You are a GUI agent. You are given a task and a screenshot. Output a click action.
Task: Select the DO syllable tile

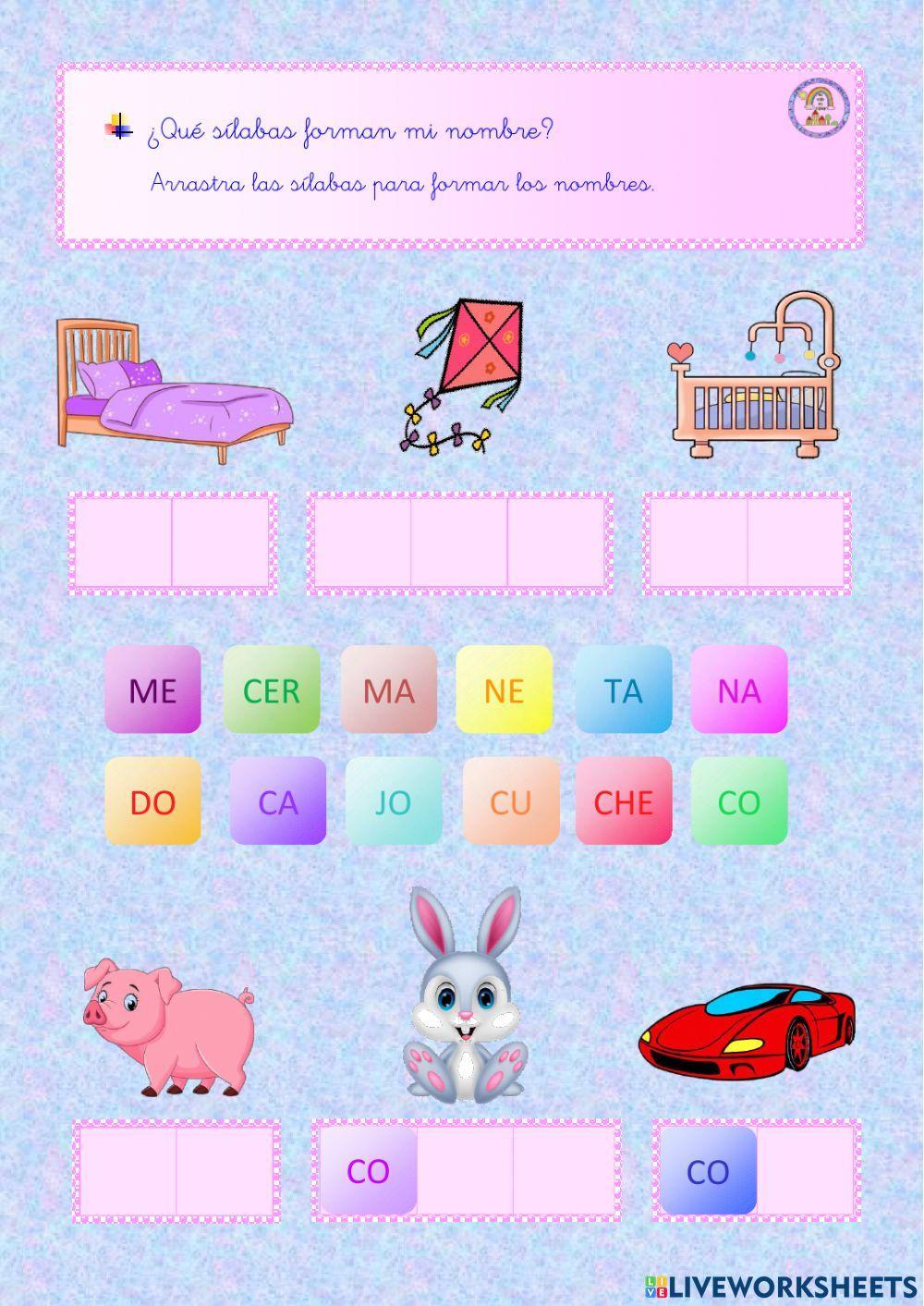[x=152, y=801]
